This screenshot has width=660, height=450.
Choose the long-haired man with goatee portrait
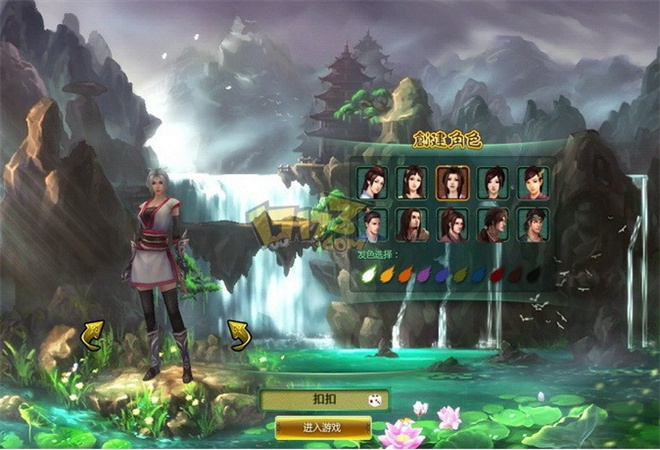[411, 225]
